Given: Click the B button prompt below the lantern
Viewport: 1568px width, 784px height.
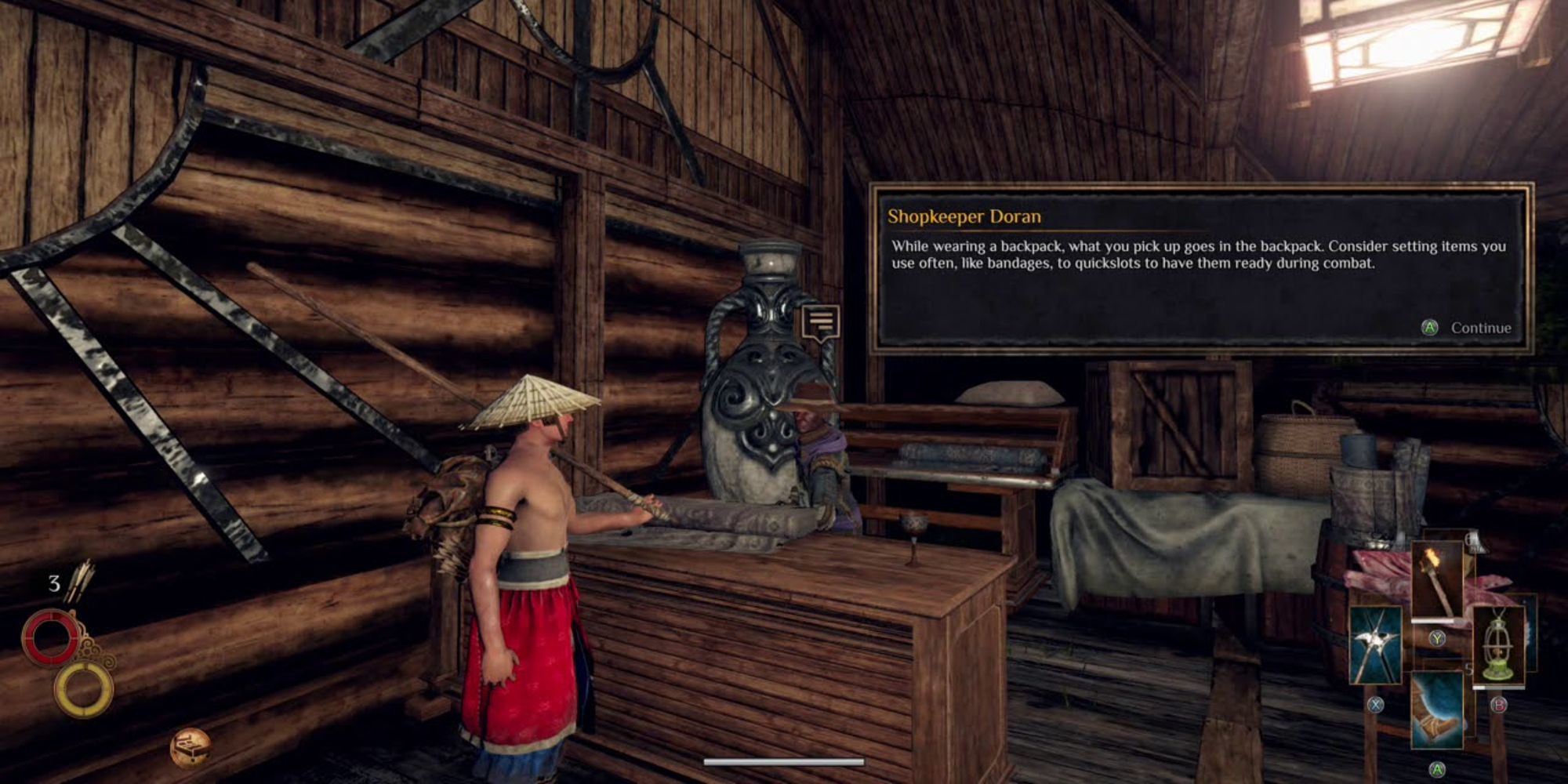Looking at the screenshot, I should click(1498, 705).
